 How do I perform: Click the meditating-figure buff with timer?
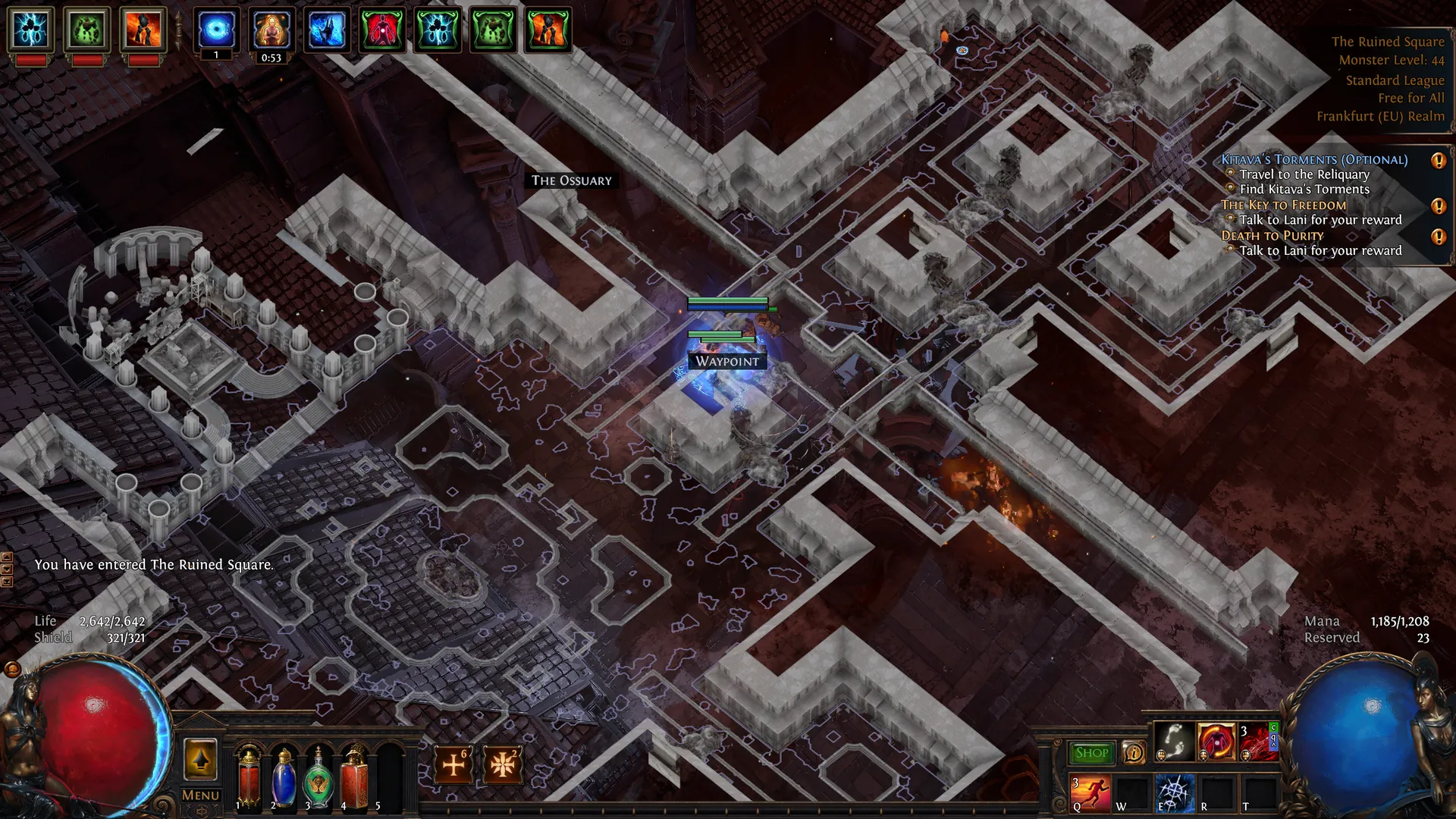pos(271,30)
